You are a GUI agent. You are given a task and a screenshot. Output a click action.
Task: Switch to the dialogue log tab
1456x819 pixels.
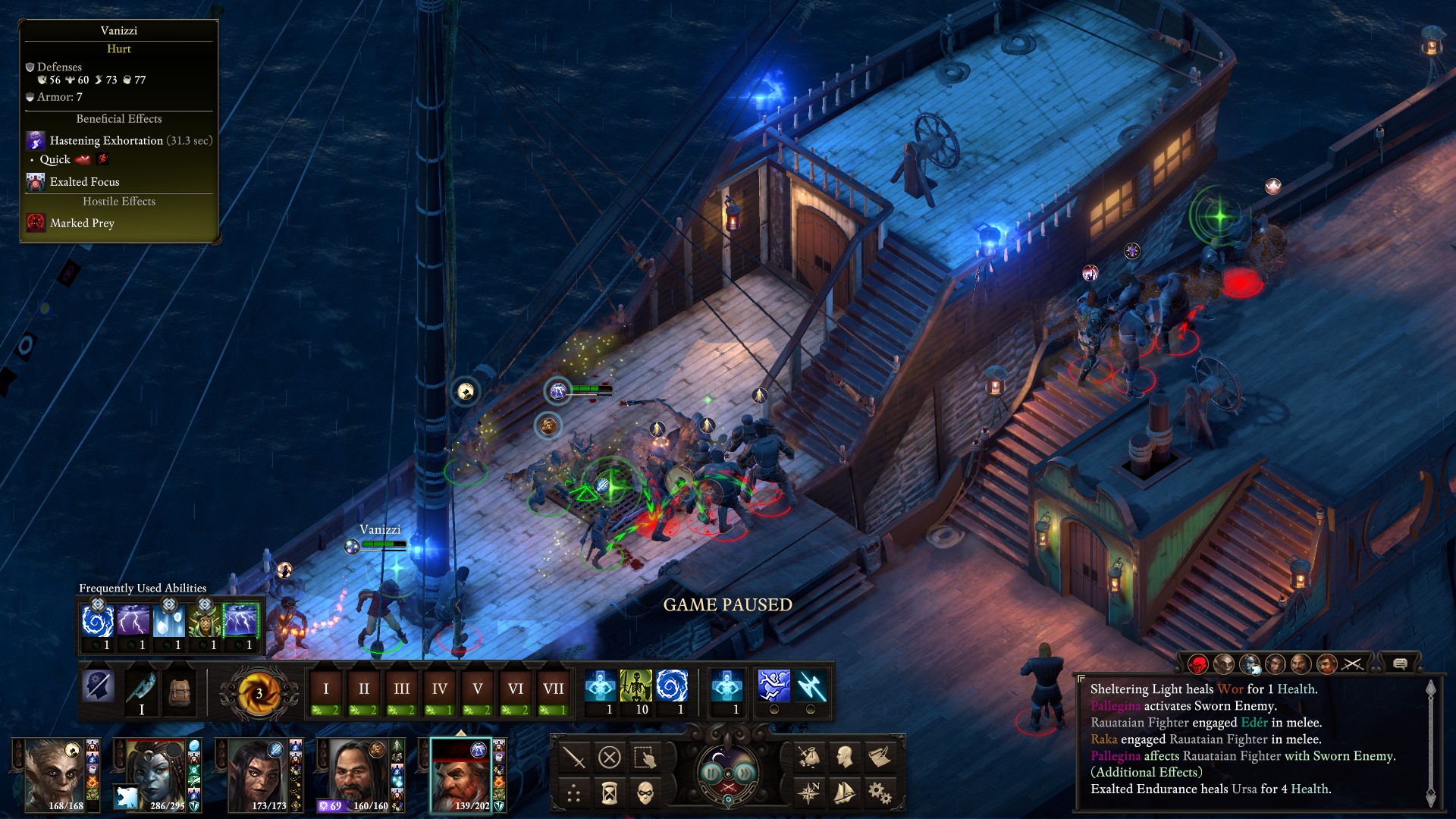pos(1400,664)
